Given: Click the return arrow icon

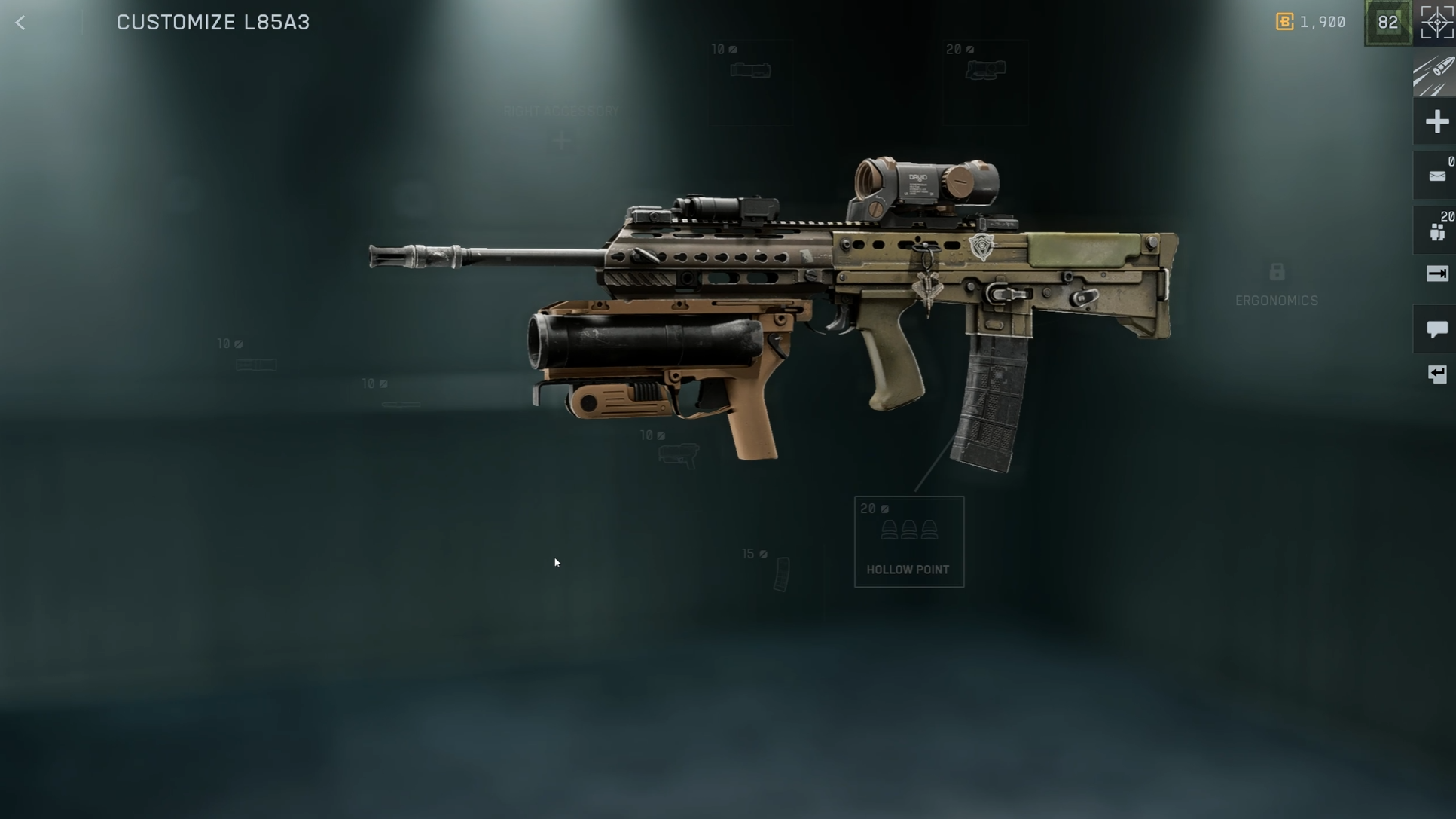Looking at the screenshot, I should coord(1436,374).
